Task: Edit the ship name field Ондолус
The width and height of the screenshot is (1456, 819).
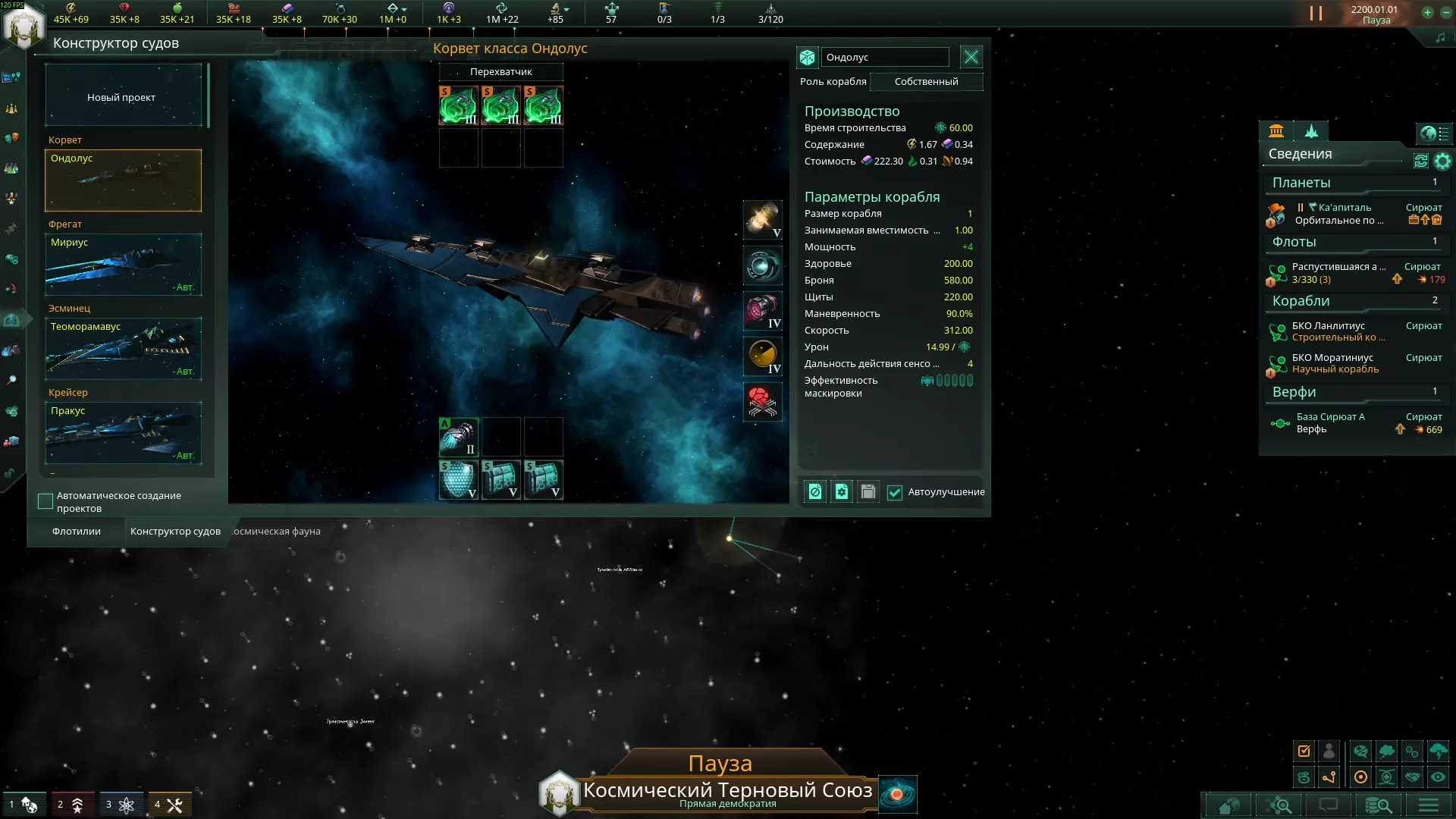Action: (885, 58)
